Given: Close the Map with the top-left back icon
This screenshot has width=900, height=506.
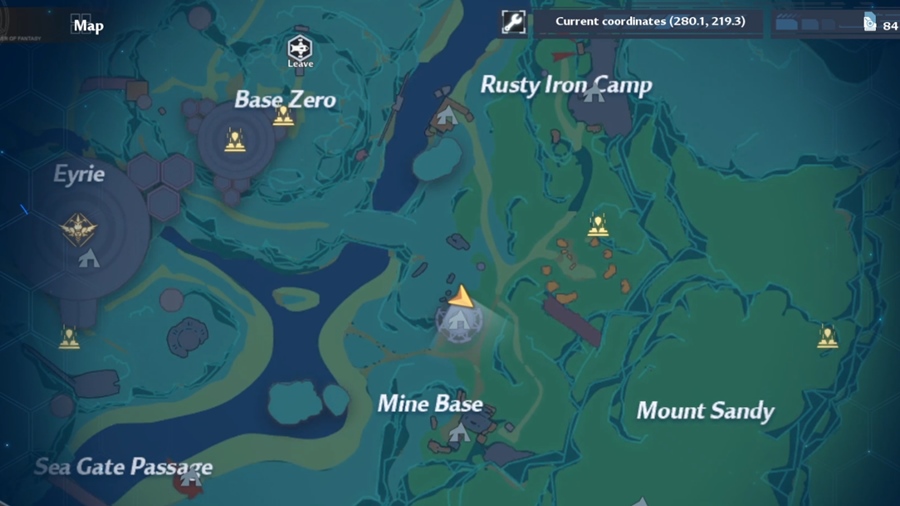Looking at the screenshot, I should point(81,24).
